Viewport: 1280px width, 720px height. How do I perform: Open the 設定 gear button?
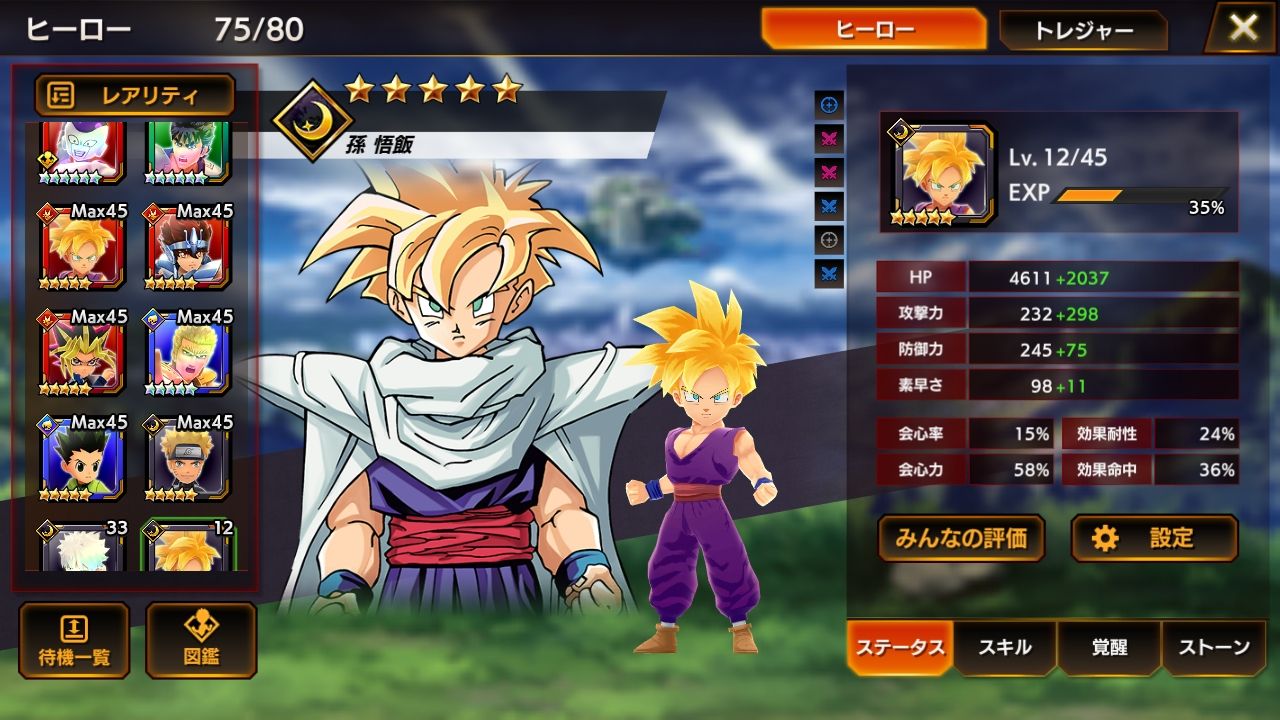[1154, 538]
